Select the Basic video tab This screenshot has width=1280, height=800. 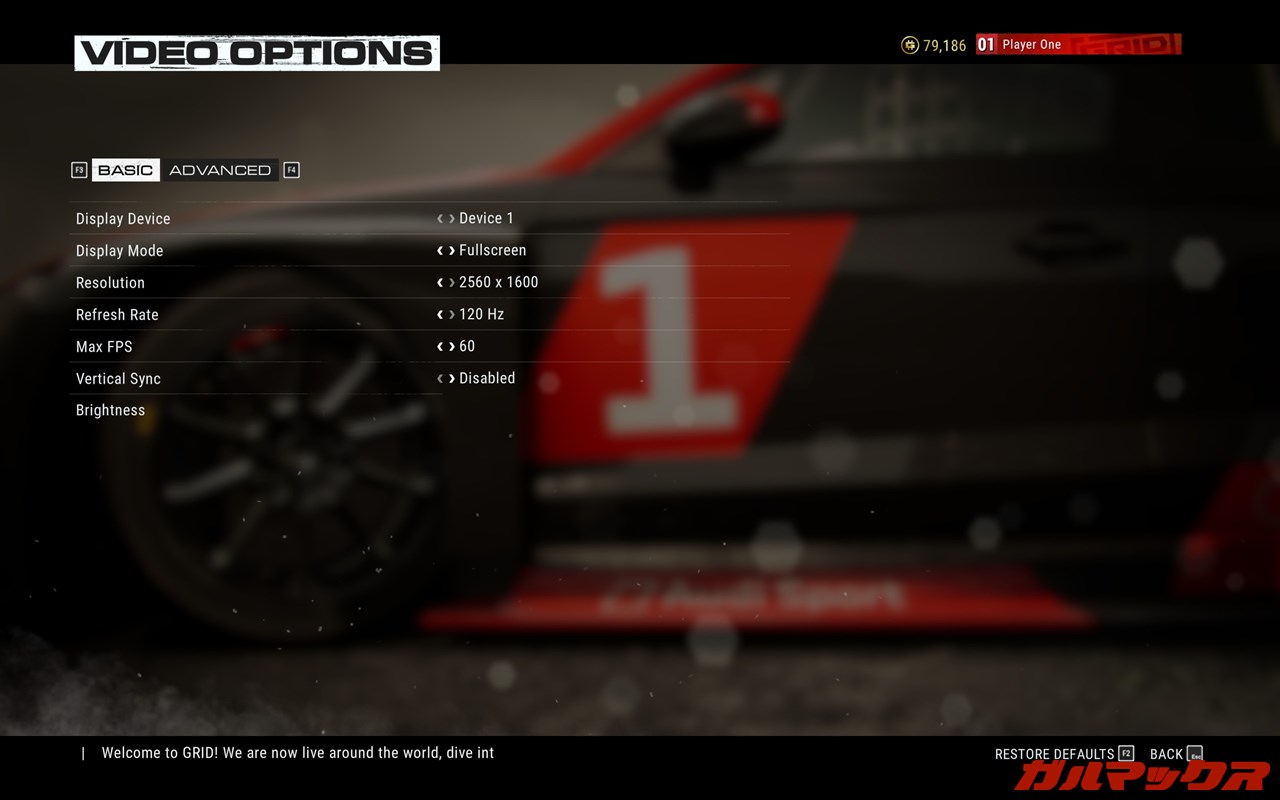point(126,170)
